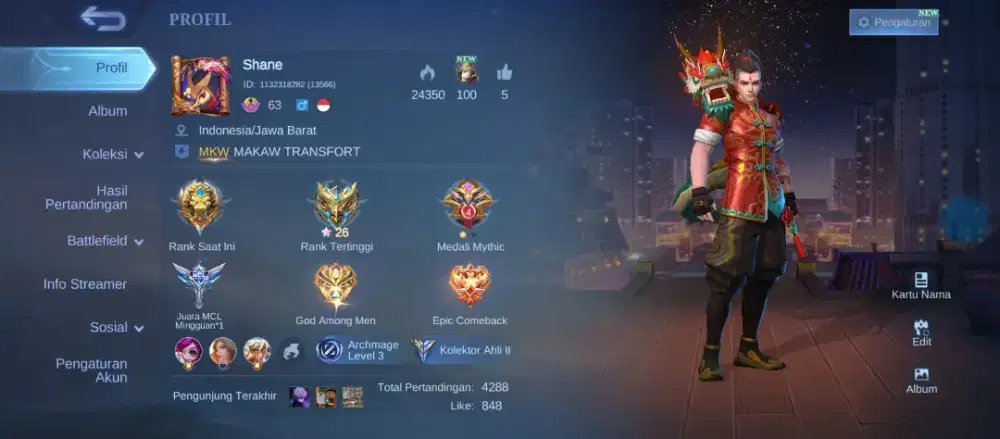Open the Archmage Level 3 badge
The image size is (1000, 439).
click(x=359, y=350)
